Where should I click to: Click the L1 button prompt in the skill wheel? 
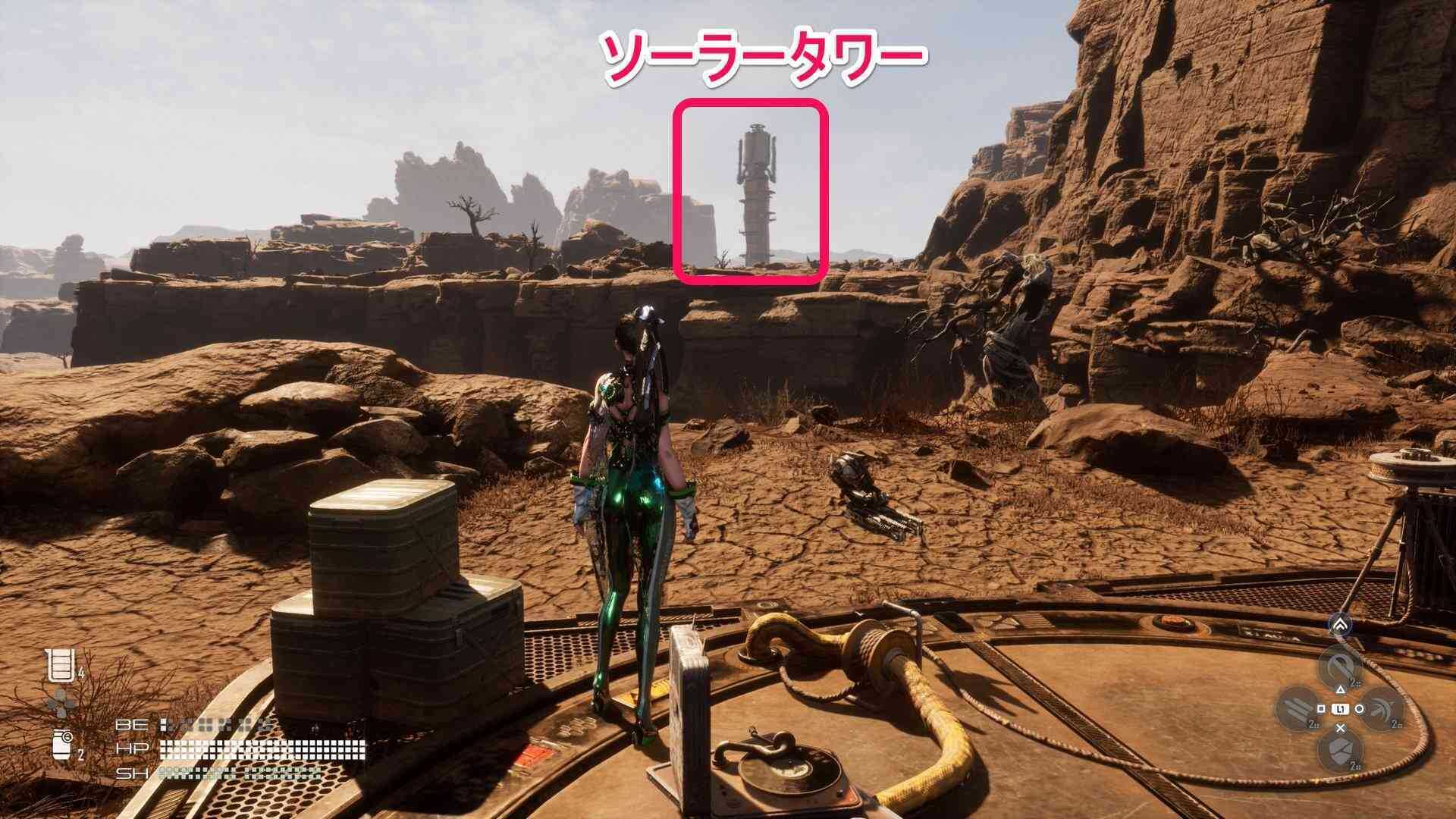1340,708
